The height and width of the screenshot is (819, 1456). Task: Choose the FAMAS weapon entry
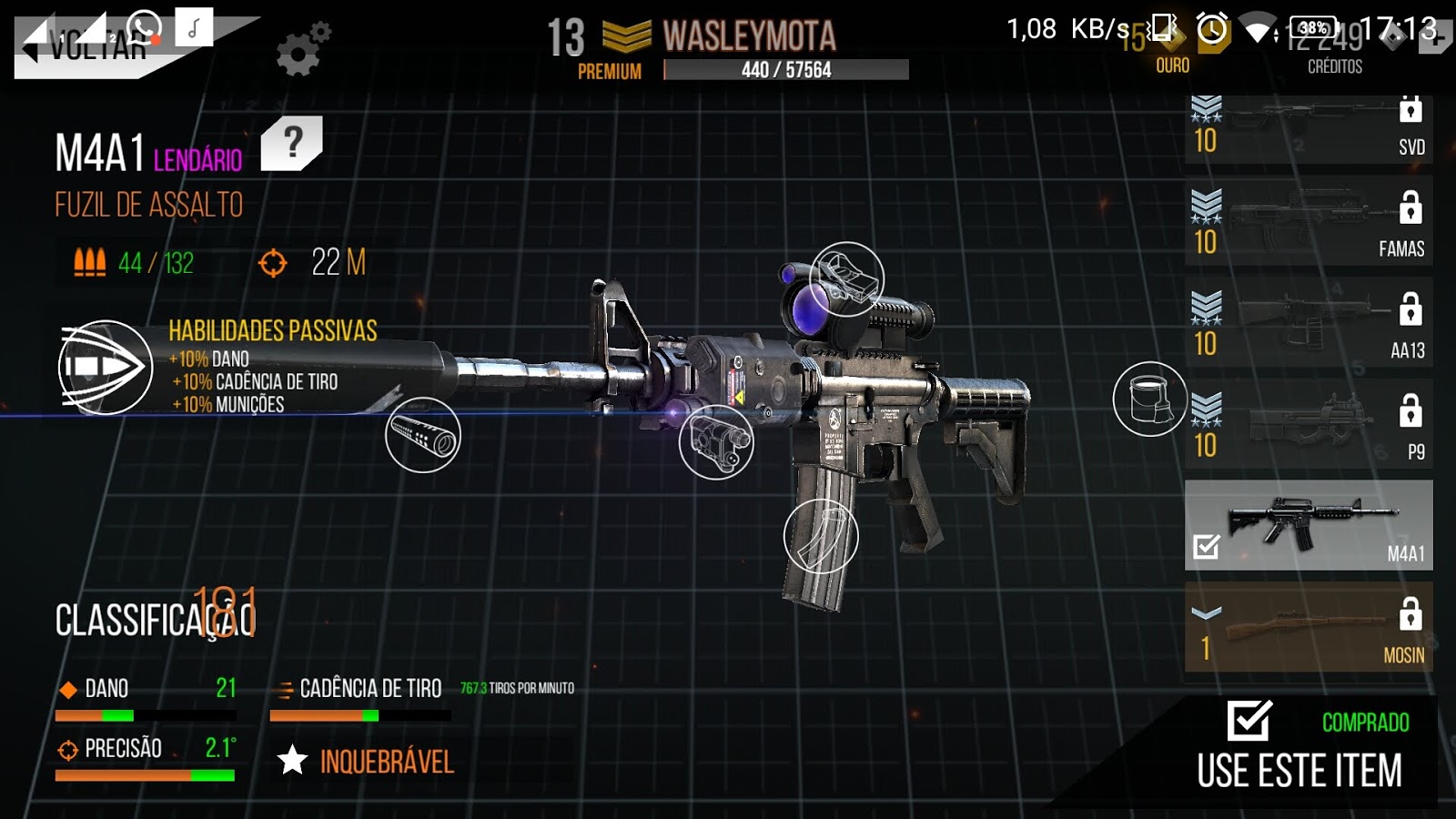point(1309,223)
